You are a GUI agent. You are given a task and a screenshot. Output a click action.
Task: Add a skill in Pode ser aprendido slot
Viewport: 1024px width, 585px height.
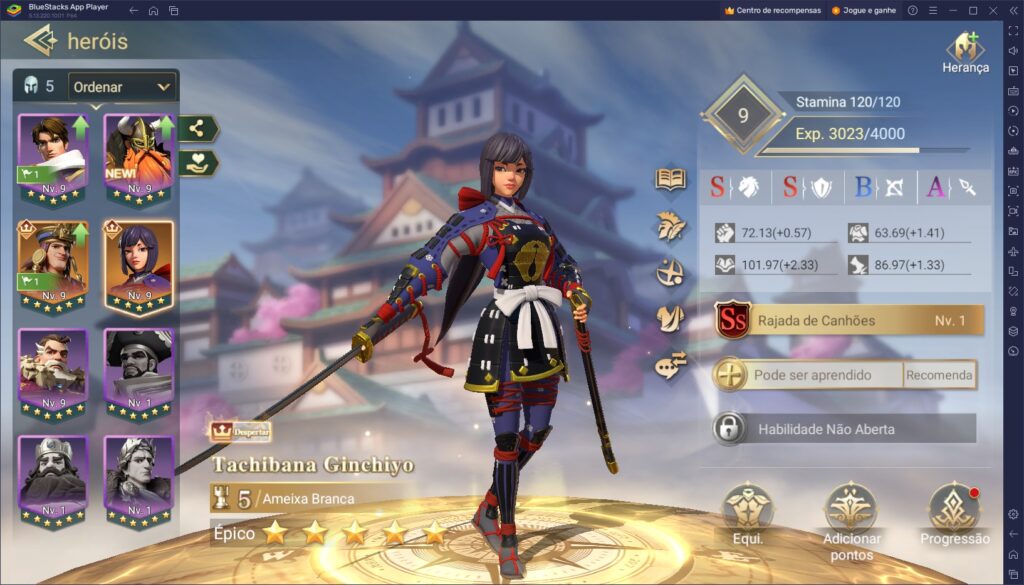(x=732, y=375)
